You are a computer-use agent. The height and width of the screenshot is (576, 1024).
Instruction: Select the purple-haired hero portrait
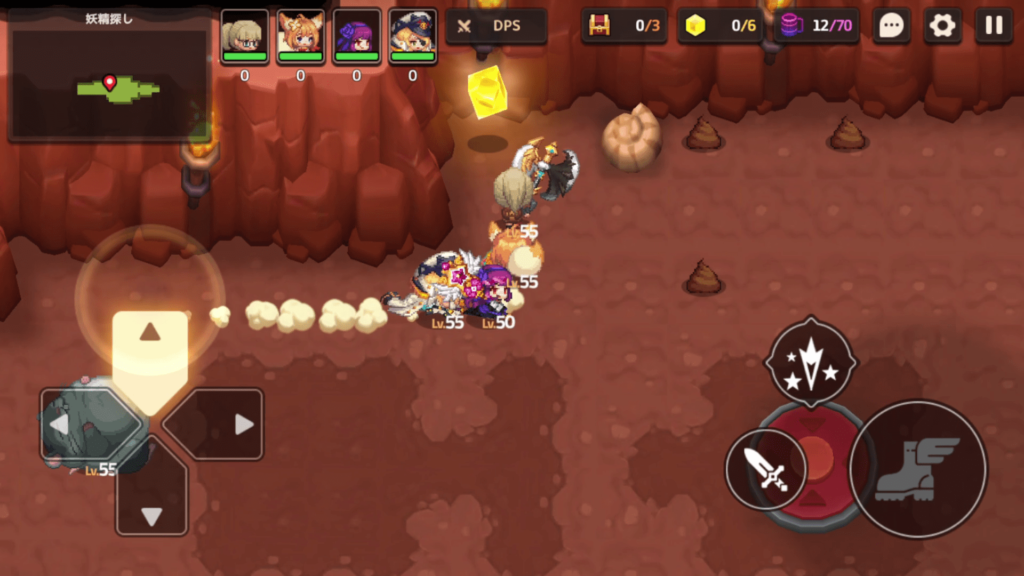point(356,36)
